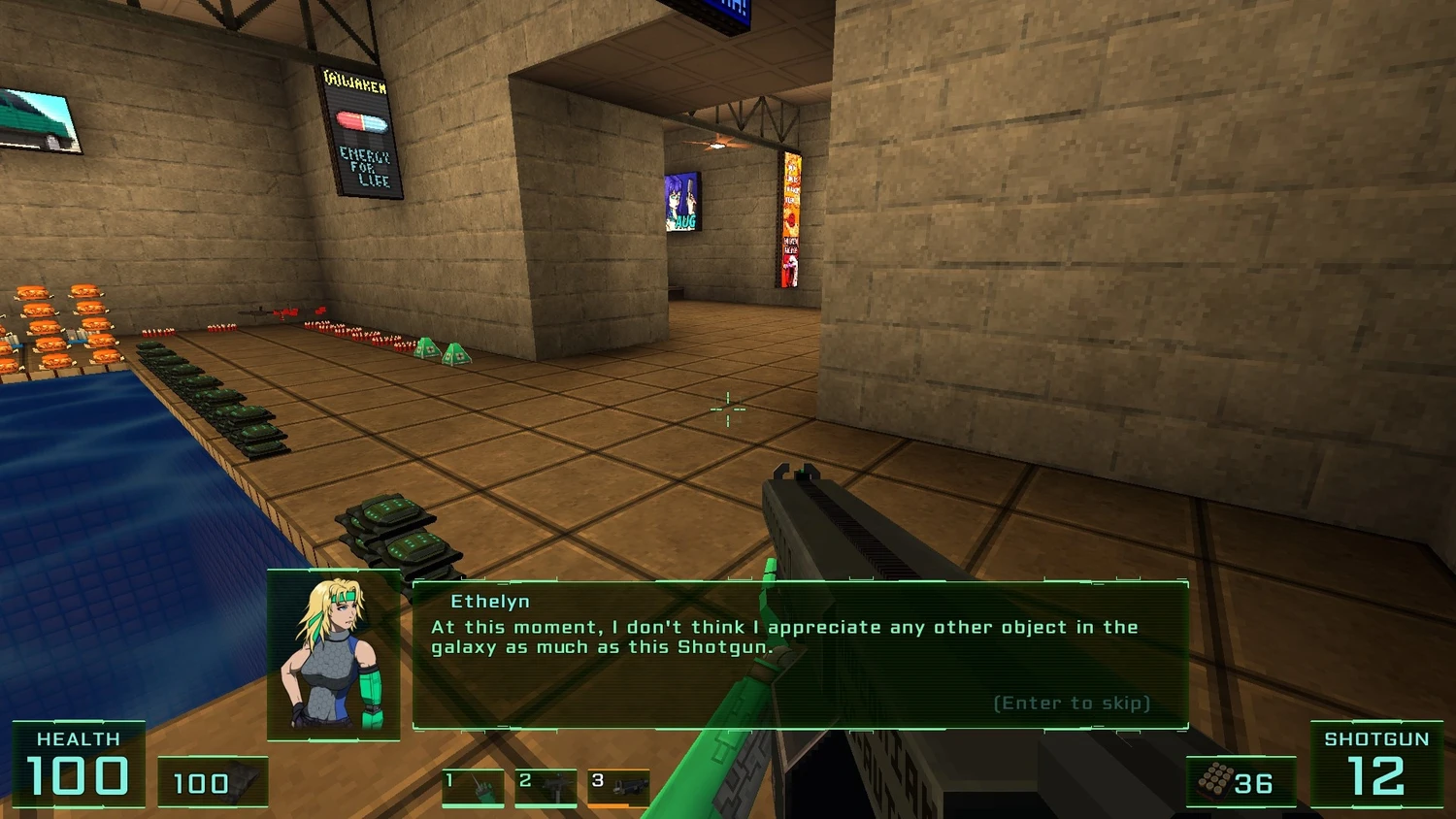Select weapon slot 1 with the gloved fist
The width and height of the screenshot is (1456, 819).
click(473, 787)
